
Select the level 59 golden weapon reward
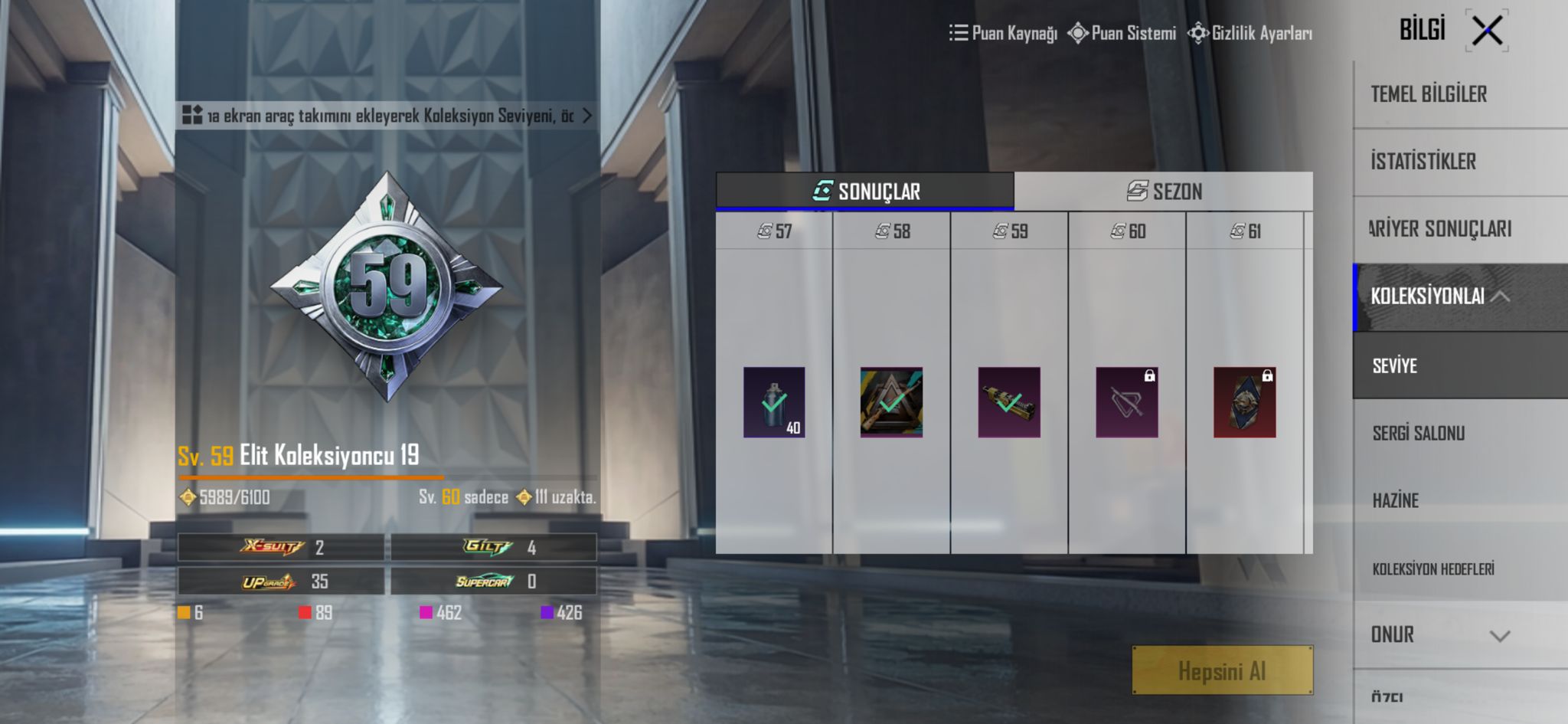[x=1009, y=402]
